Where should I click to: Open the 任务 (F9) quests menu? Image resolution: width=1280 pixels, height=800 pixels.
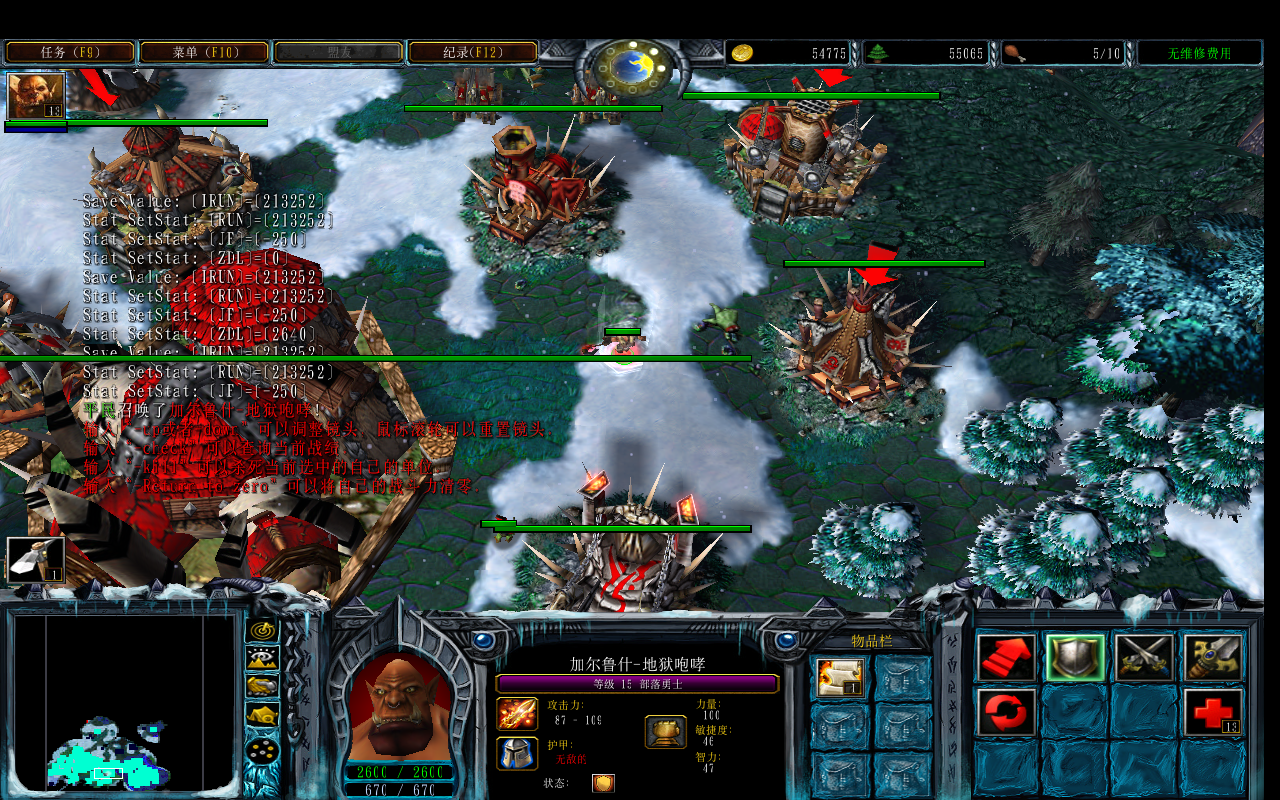click(70, 53)
